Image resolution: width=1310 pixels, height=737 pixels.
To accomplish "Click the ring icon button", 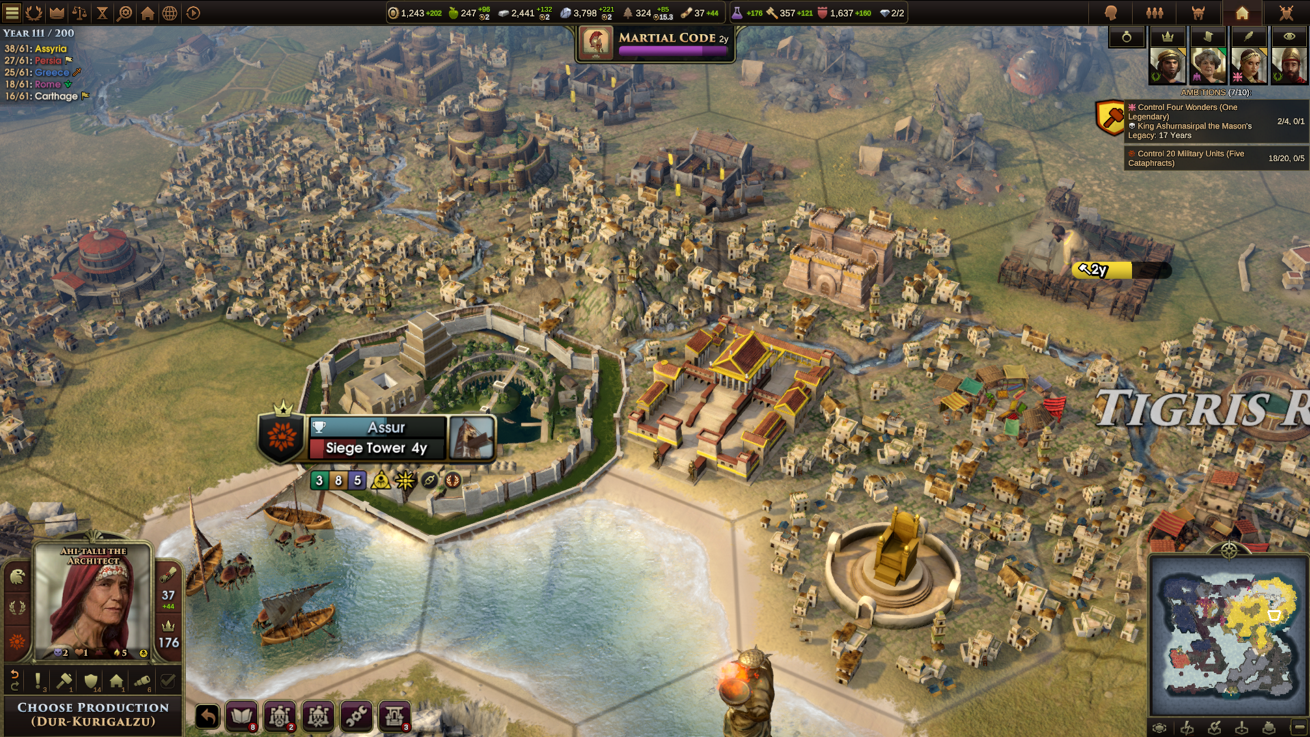I will coord(1126,37).
